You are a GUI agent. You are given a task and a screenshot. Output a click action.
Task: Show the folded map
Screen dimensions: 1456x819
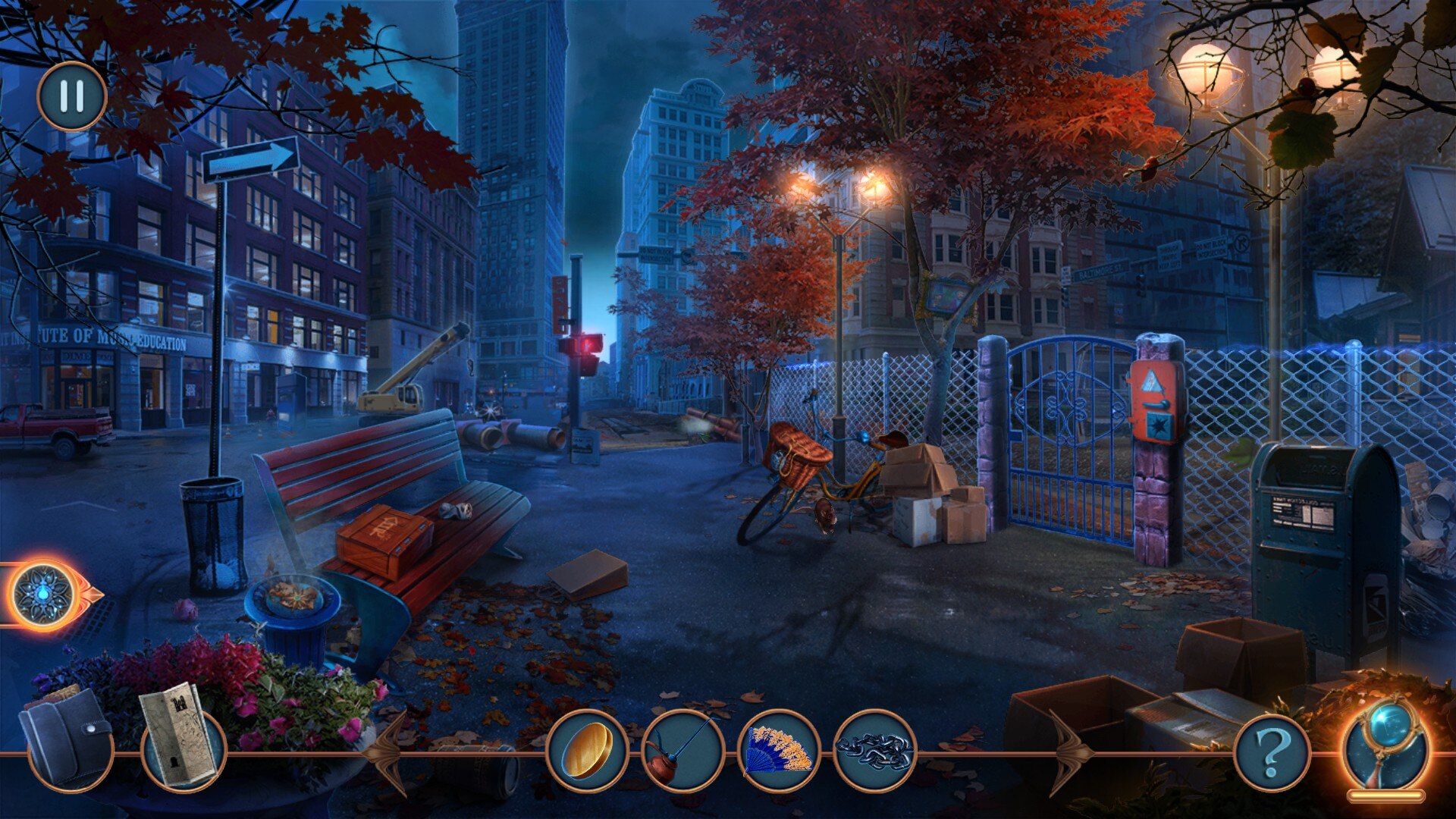(181, 734)
